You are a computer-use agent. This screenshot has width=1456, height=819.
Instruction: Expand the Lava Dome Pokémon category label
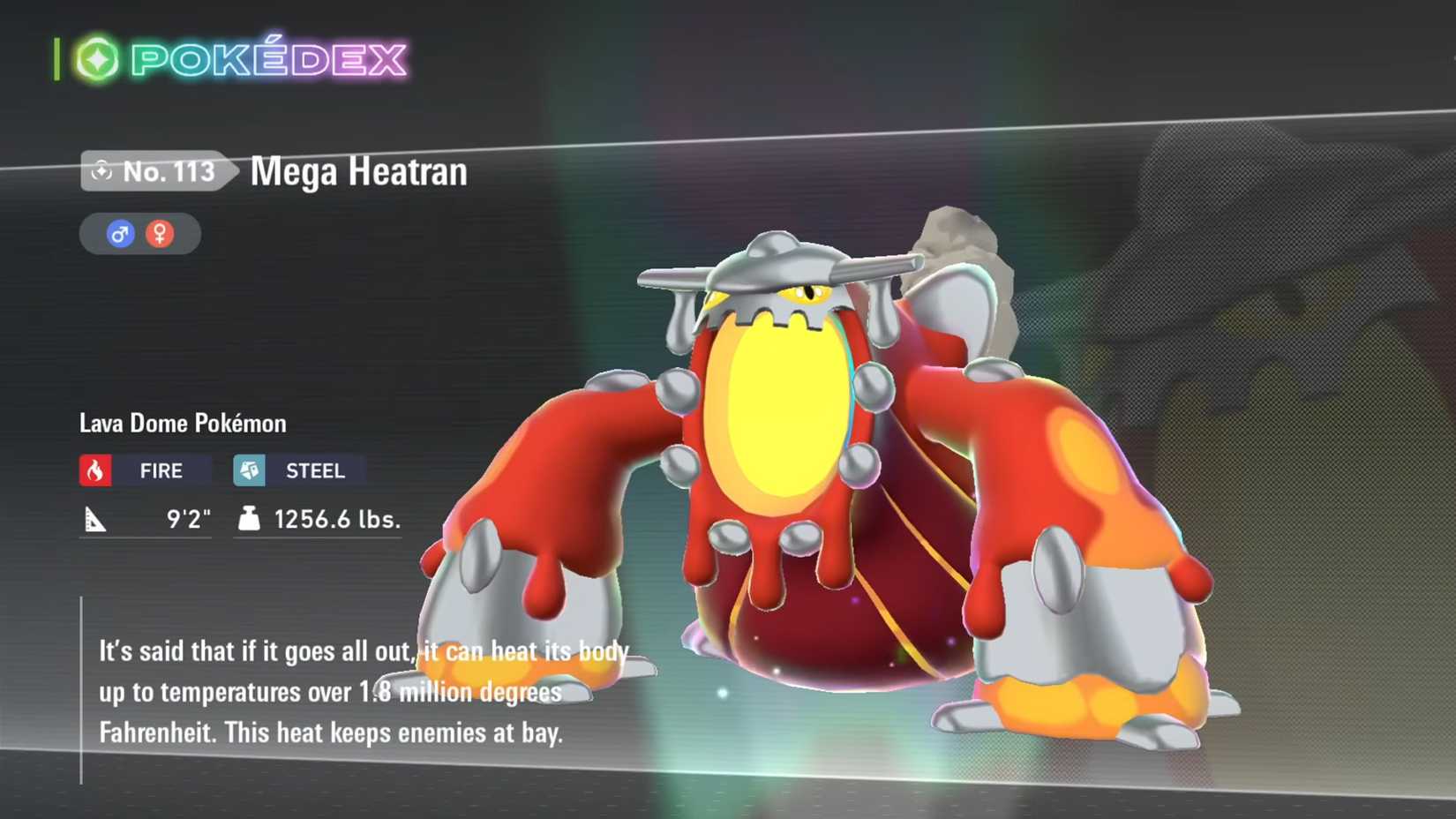(x=181, y=423)
